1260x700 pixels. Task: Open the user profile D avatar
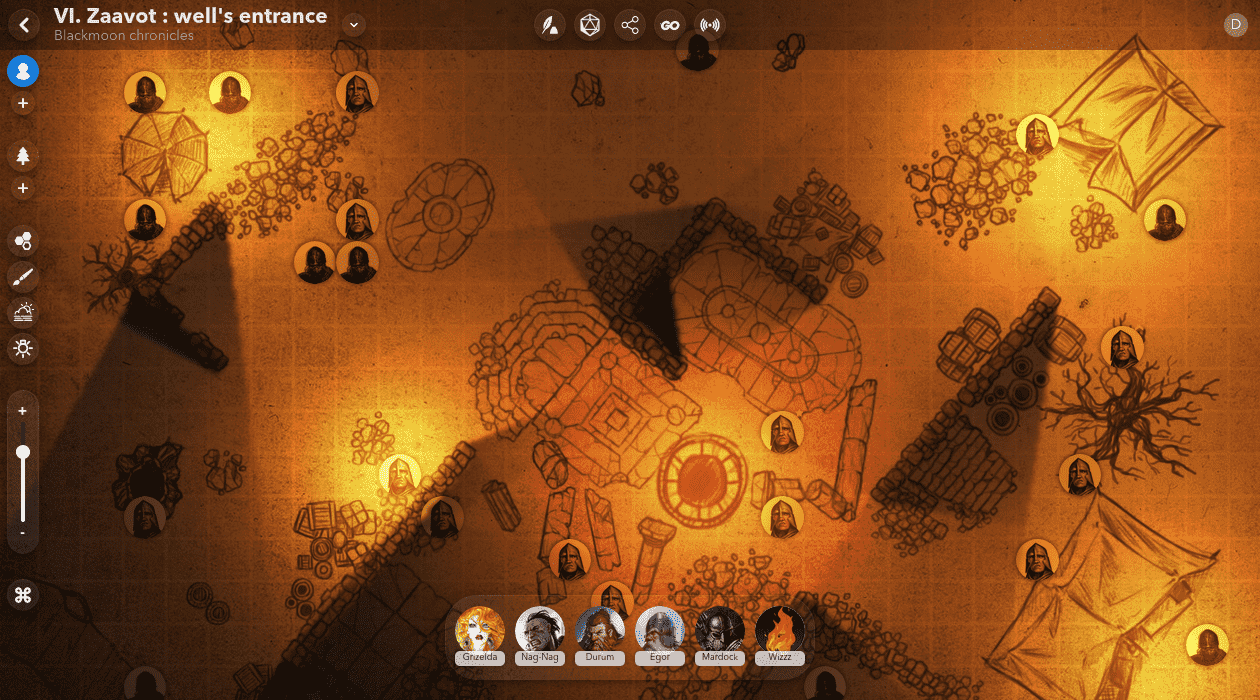tap(1235, 24)
